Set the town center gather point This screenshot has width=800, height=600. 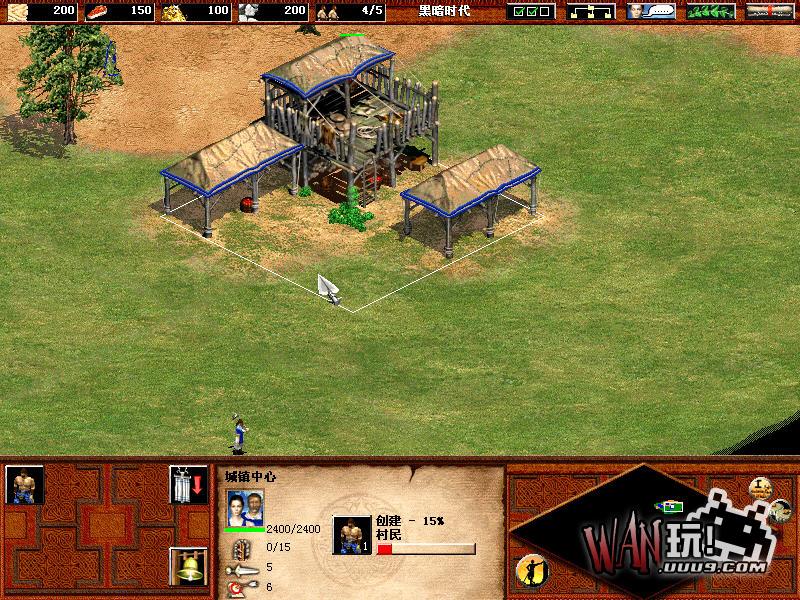click(x=187, y=485)
